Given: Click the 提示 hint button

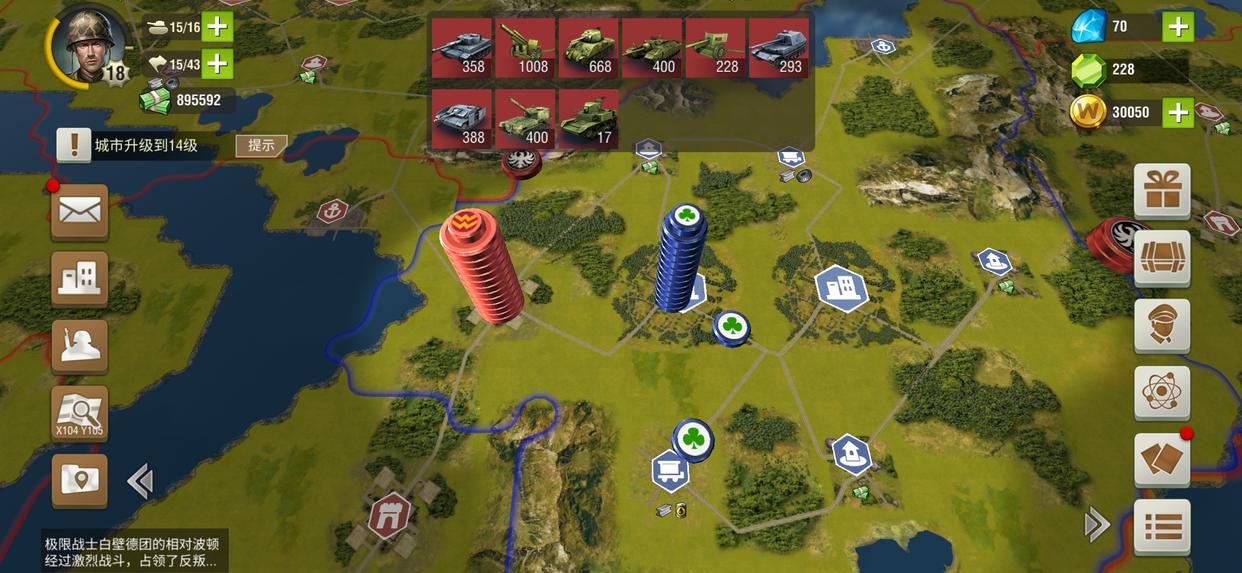Looking at the screenshot, I should (261, 145).
